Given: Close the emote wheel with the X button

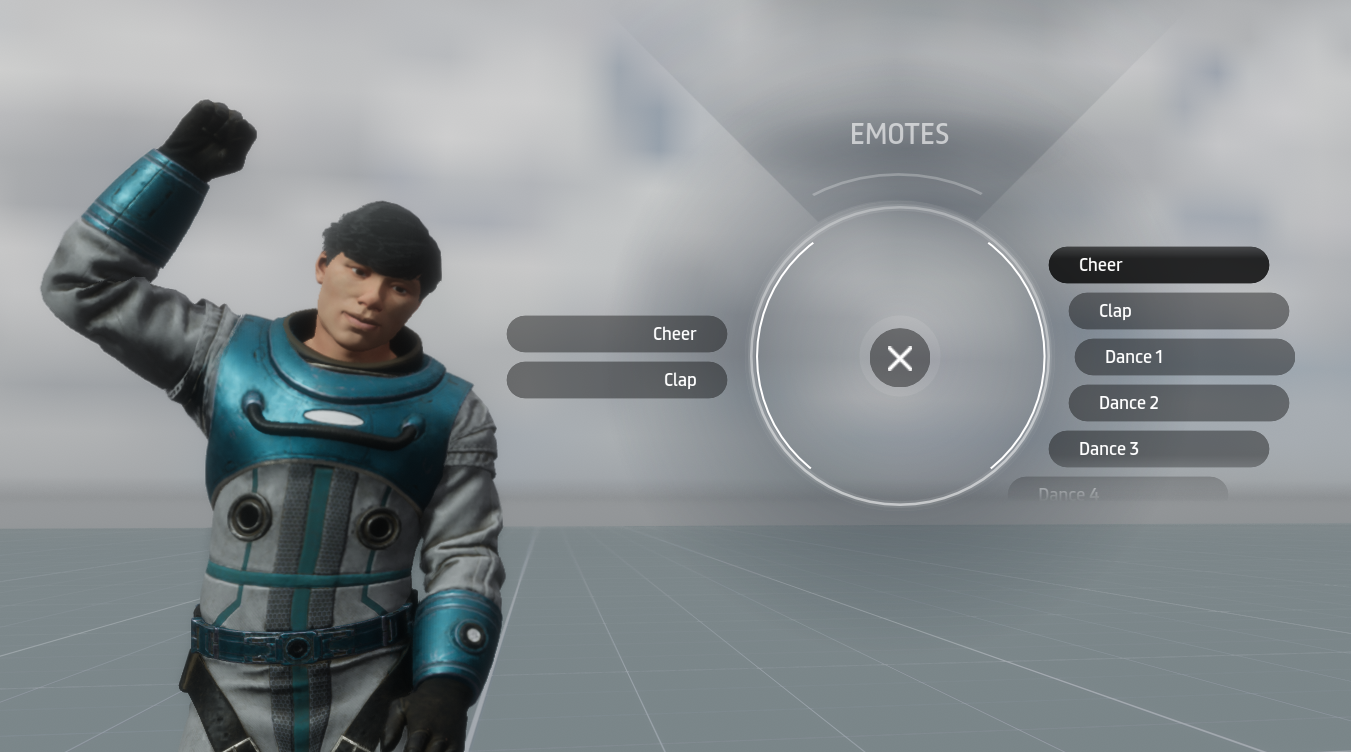Looking at the screenshot, I should tap(899, 358).
